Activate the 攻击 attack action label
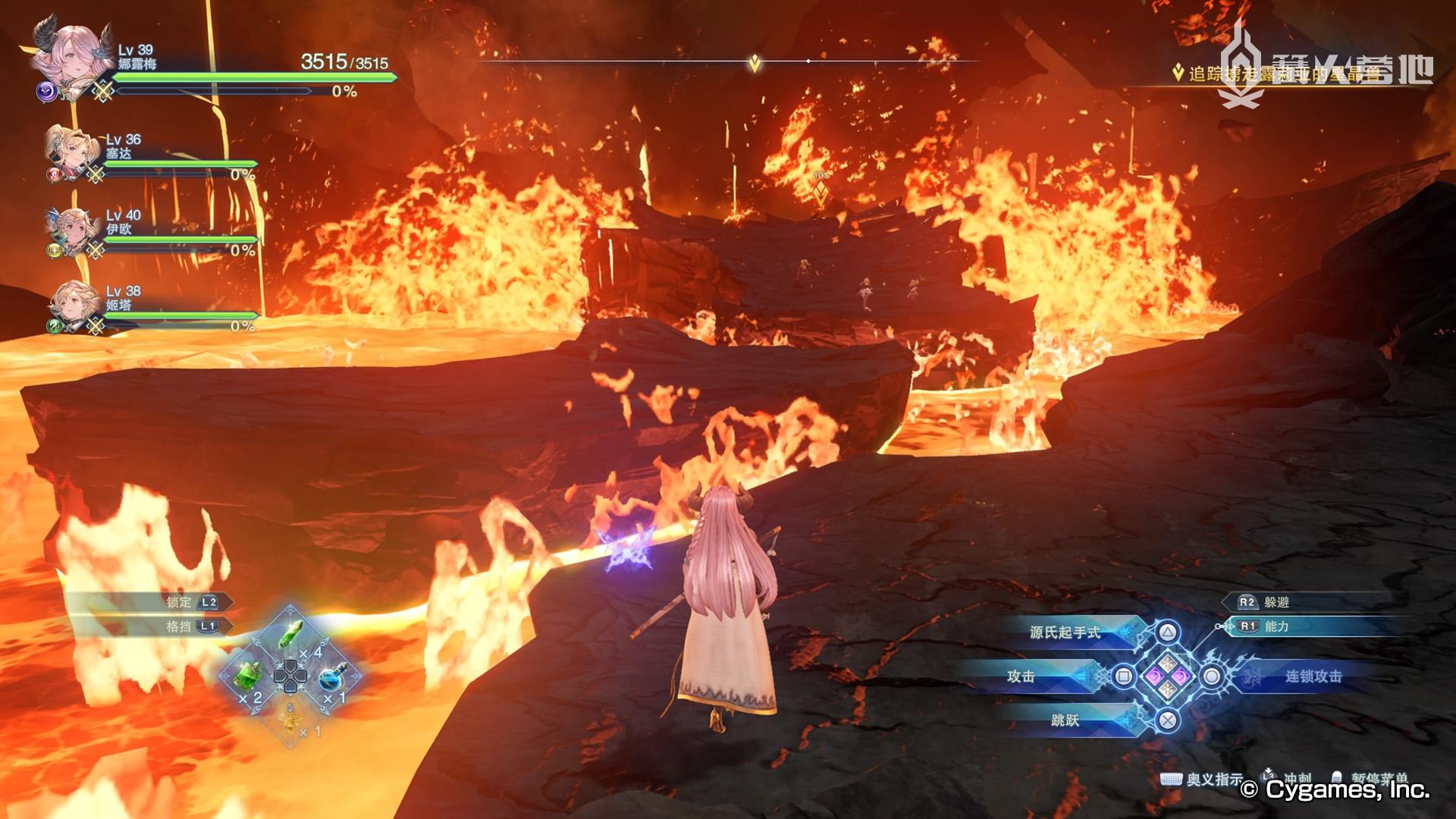 click(x=1021, y=676)
